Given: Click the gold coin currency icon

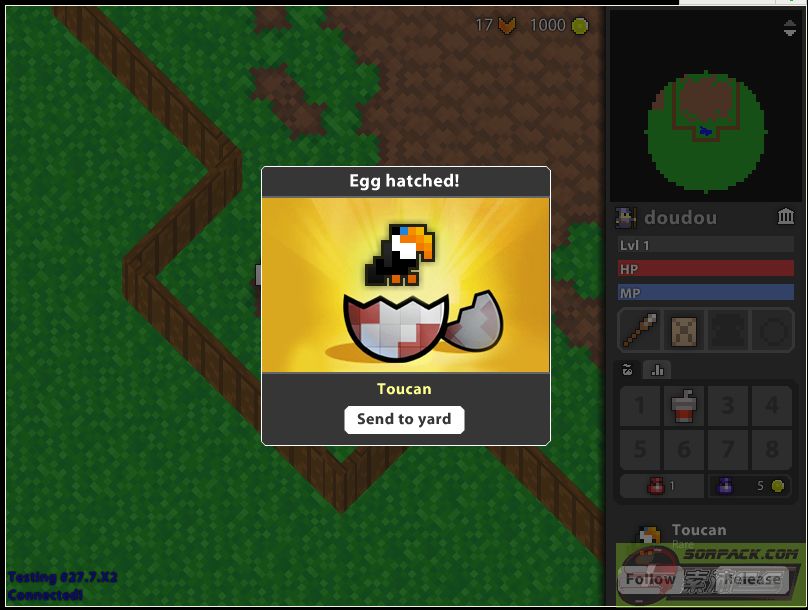Looking at the screenshot, I should [x=580, y=25].
